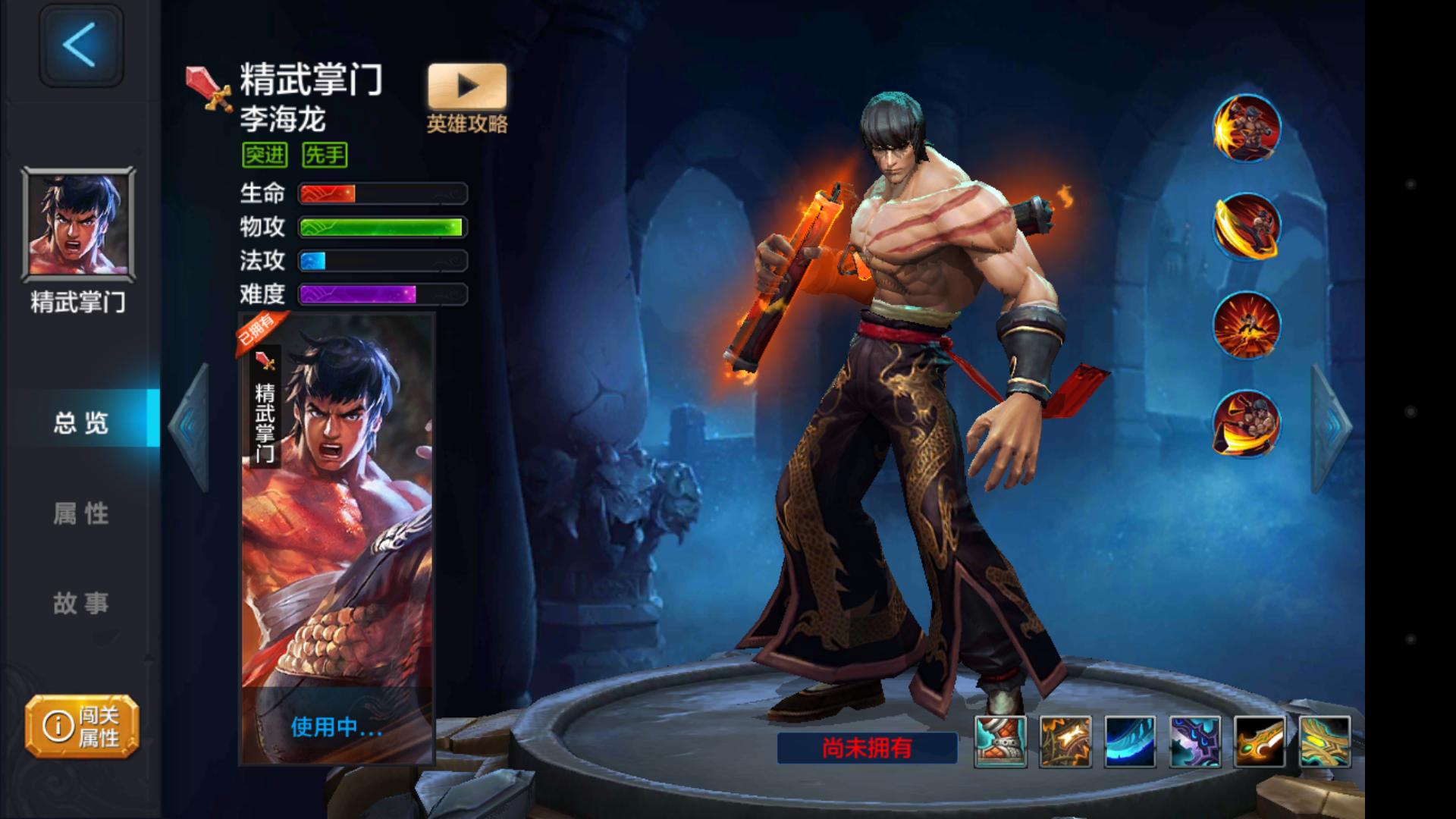
Task: Select the 精武掌门 skin card
Action: tap(337, 531)
